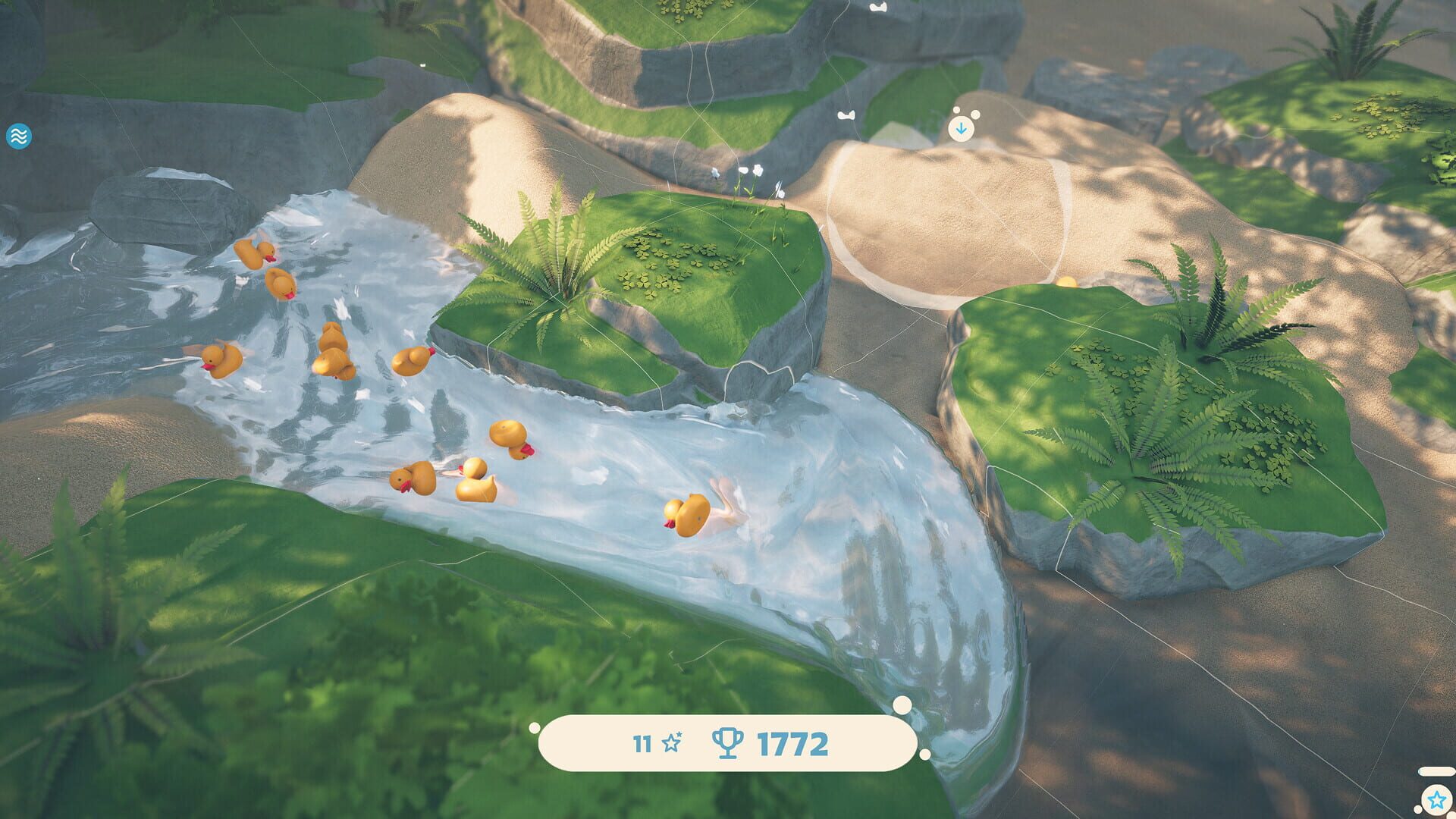Click the blue down-arrow marker button
The image size is (1456, 819).
pos(960,128)
